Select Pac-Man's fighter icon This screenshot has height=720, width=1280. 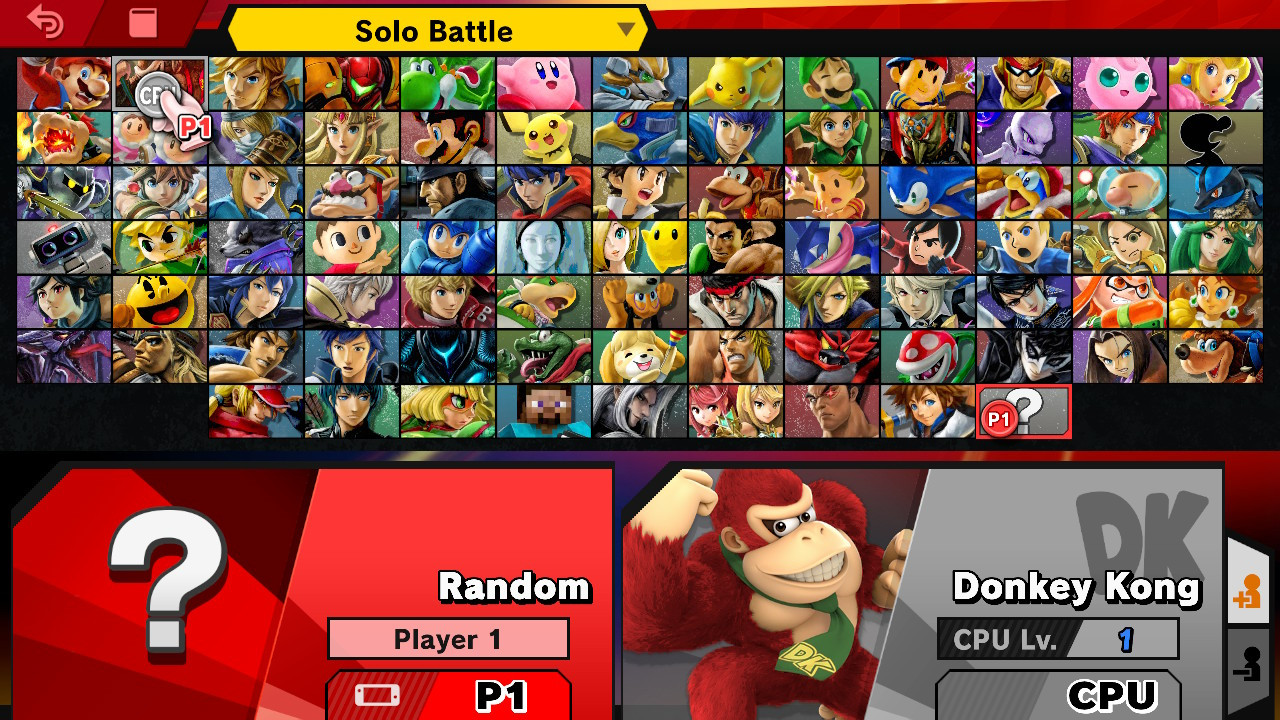[x=160, y=302]
